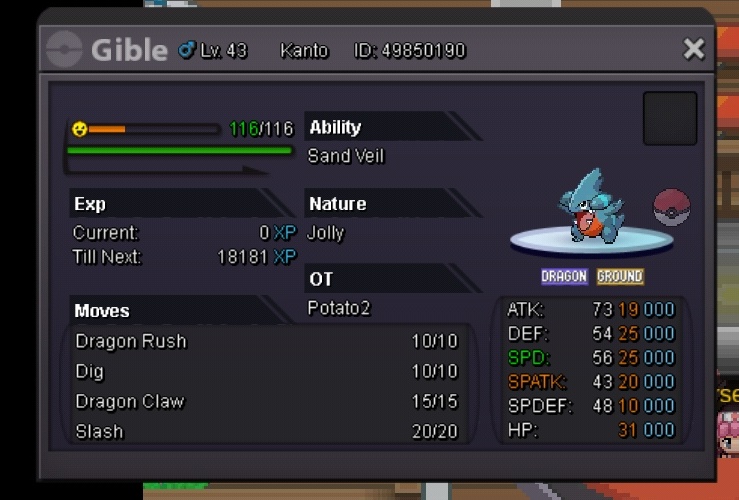Image resolution: width=739 pixels, height=500 pixels.
Task: Click the Dragon type badge
Action: click(564, 276)
